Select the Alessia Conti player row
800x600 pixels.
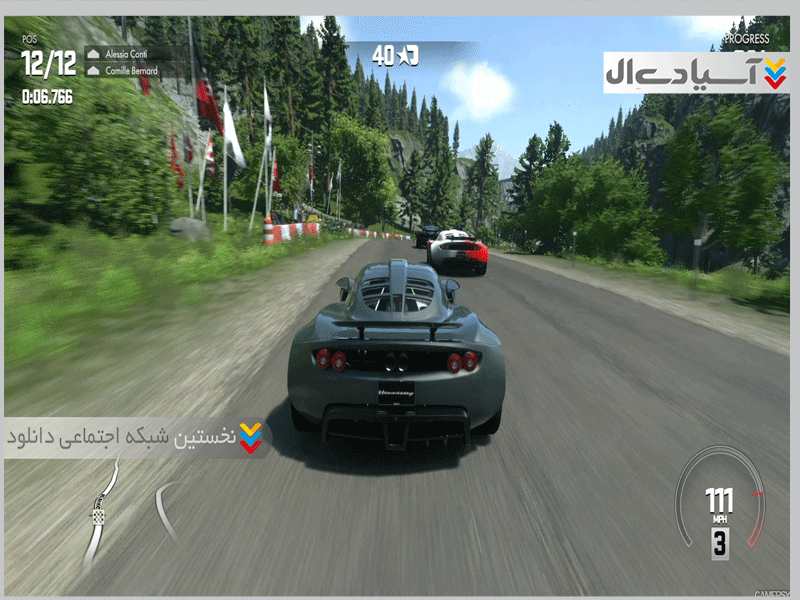click(x=133, y=53)
